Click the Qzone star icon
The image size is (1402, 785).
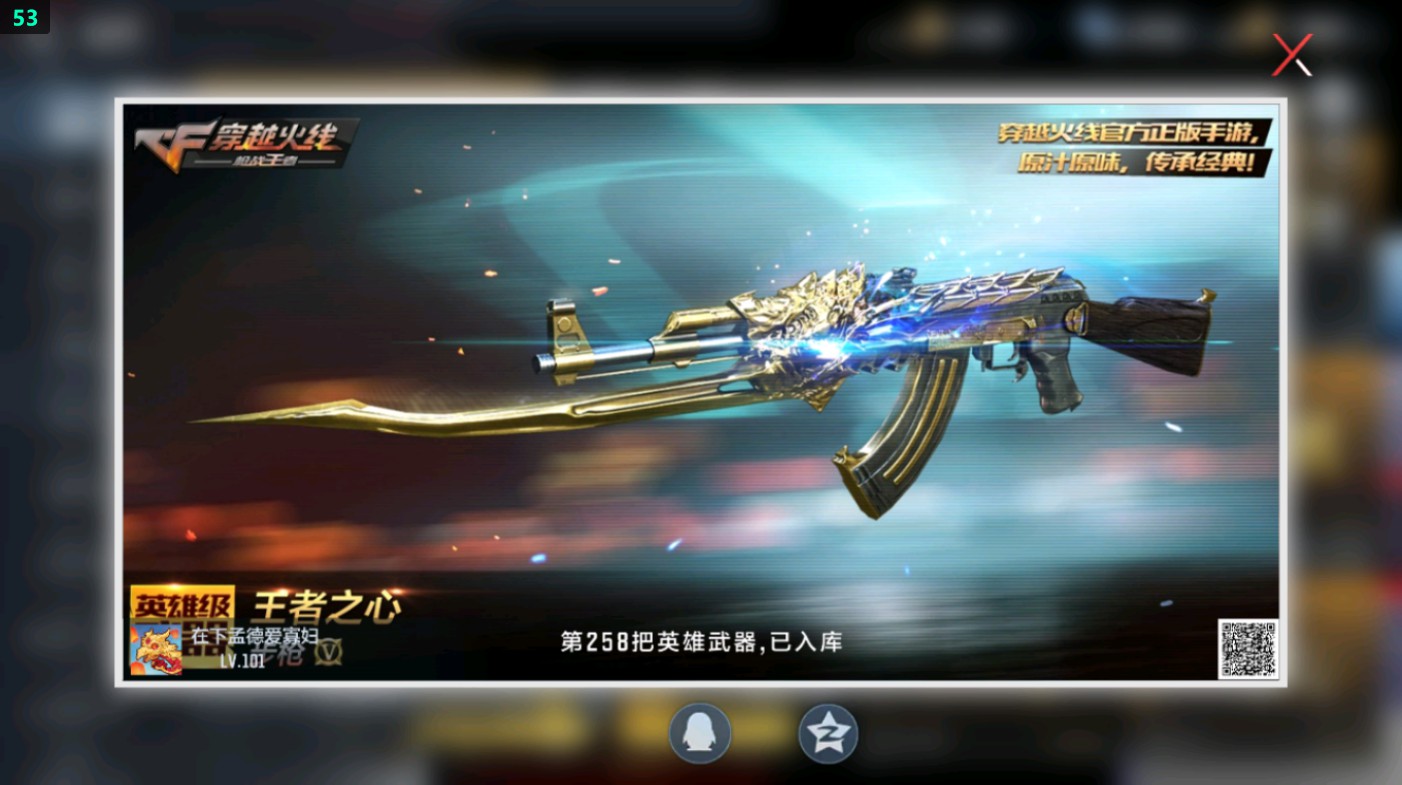pos(827,733)
